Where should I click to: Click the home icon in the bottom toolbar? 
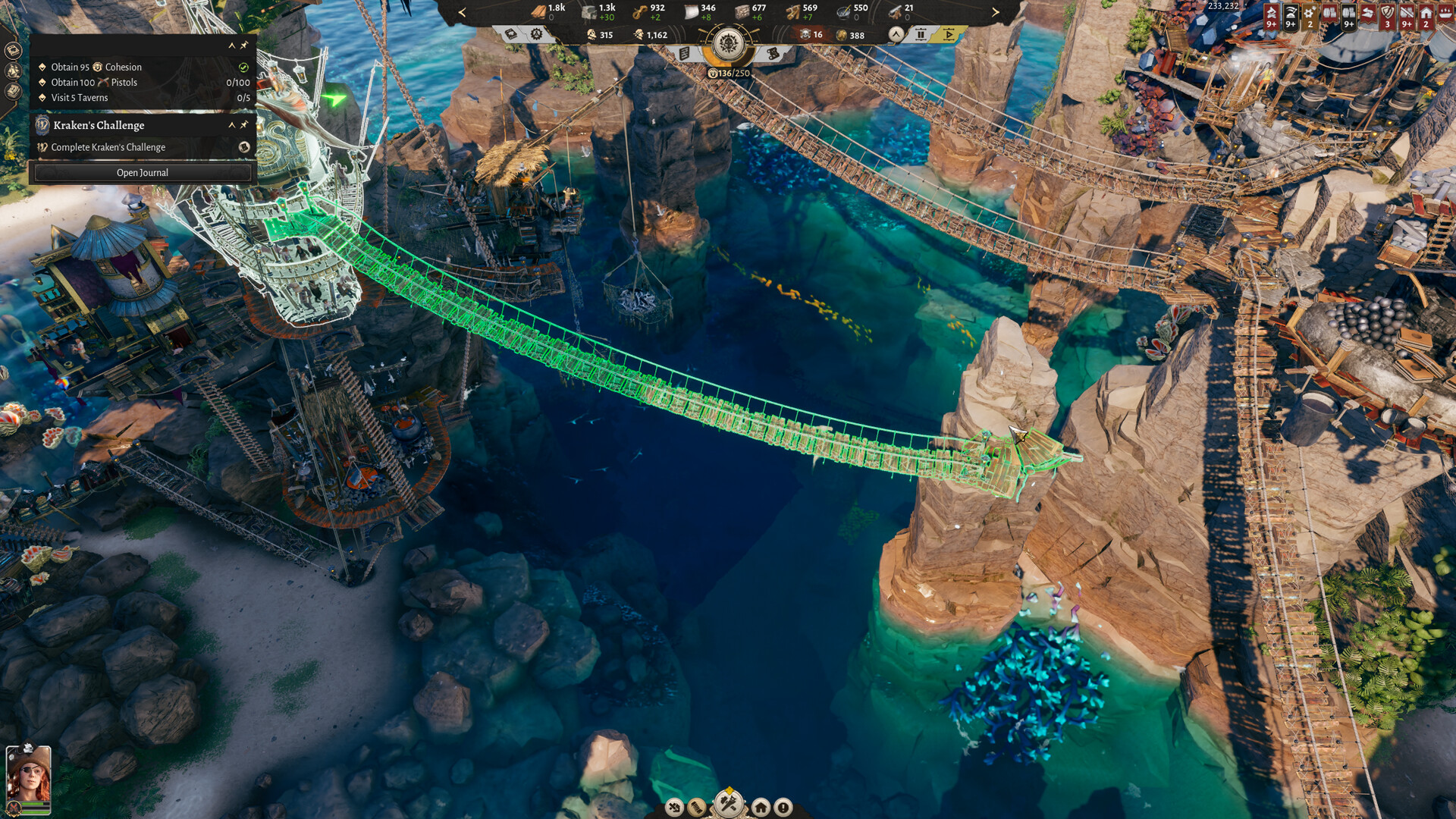[x=761, y=806]
